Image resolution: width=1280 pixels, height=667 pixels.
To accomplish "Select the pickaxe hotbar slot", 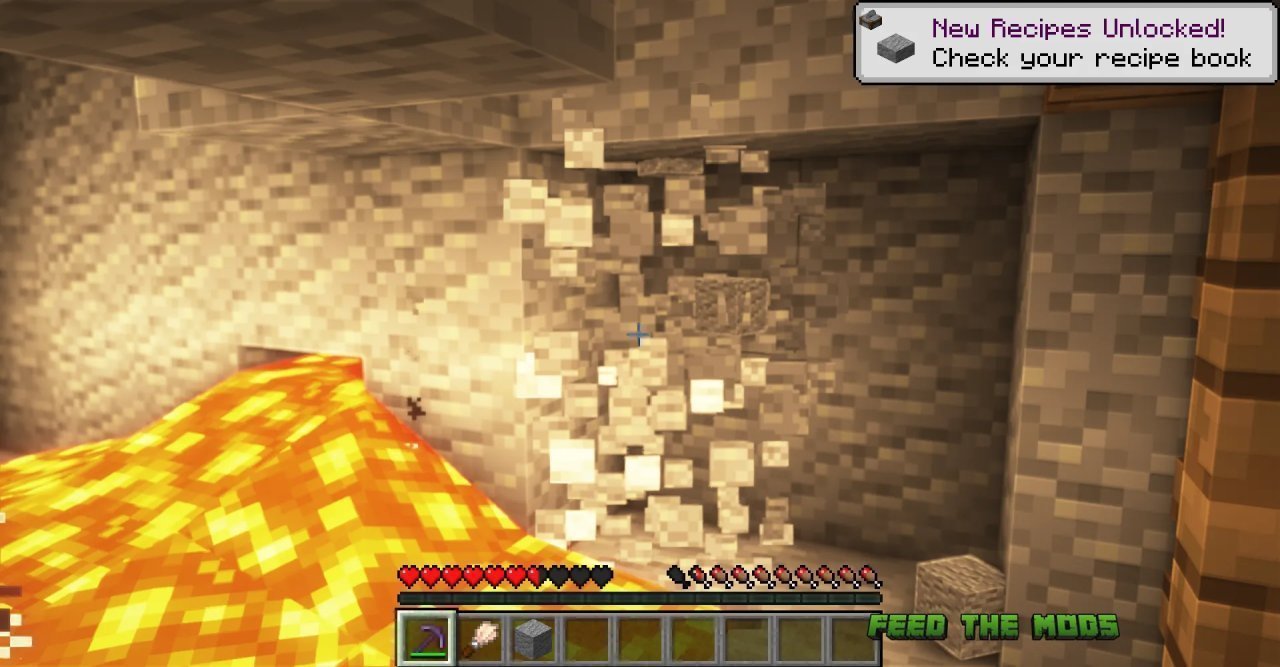I will [x=427, y=638].
